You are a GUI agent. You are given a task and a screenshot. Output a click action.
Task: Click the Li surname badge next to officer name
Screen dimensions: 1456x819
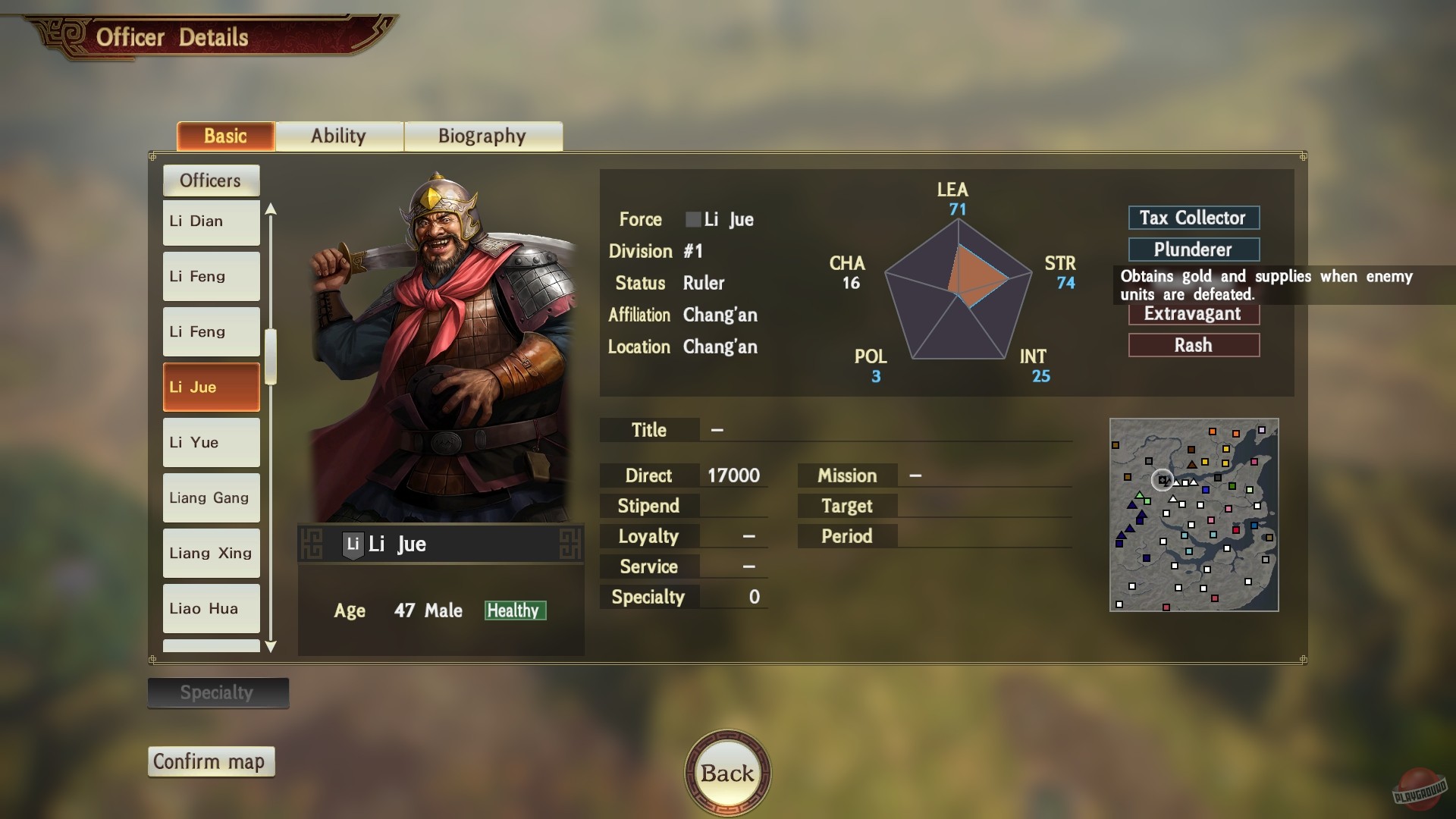pyautogui.click(x=352, y=543)
